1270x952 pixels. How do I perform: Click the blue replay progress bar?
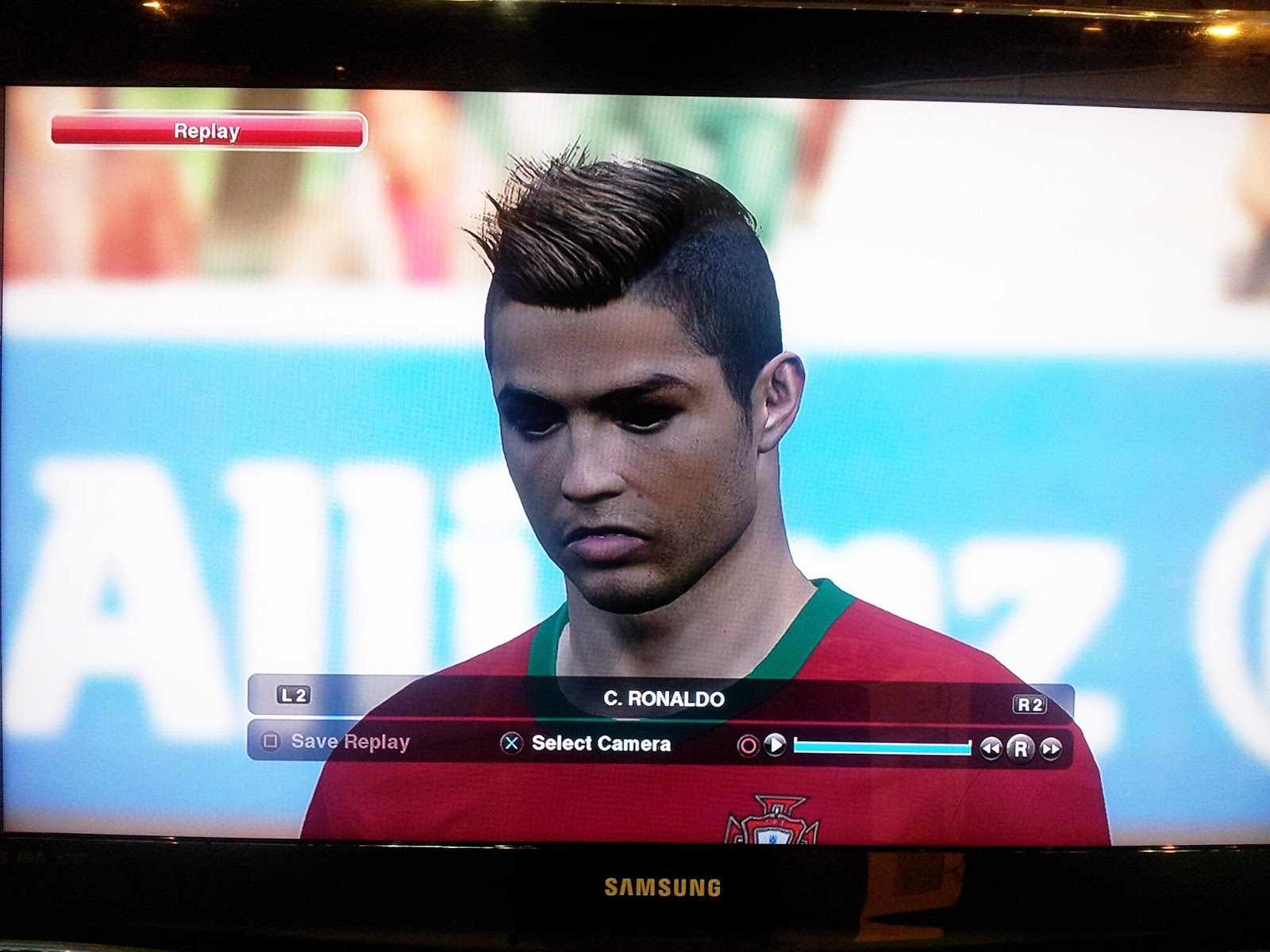881,746
